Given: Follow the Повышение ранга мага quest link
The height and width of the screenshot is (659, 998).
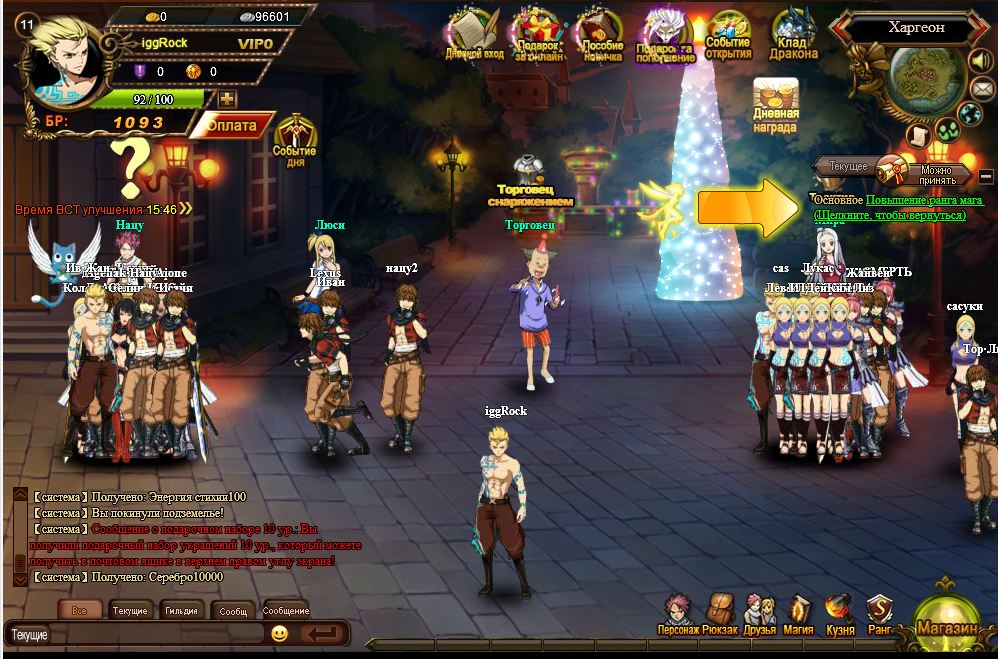Looking at the screenshot, I should [924, 200].
